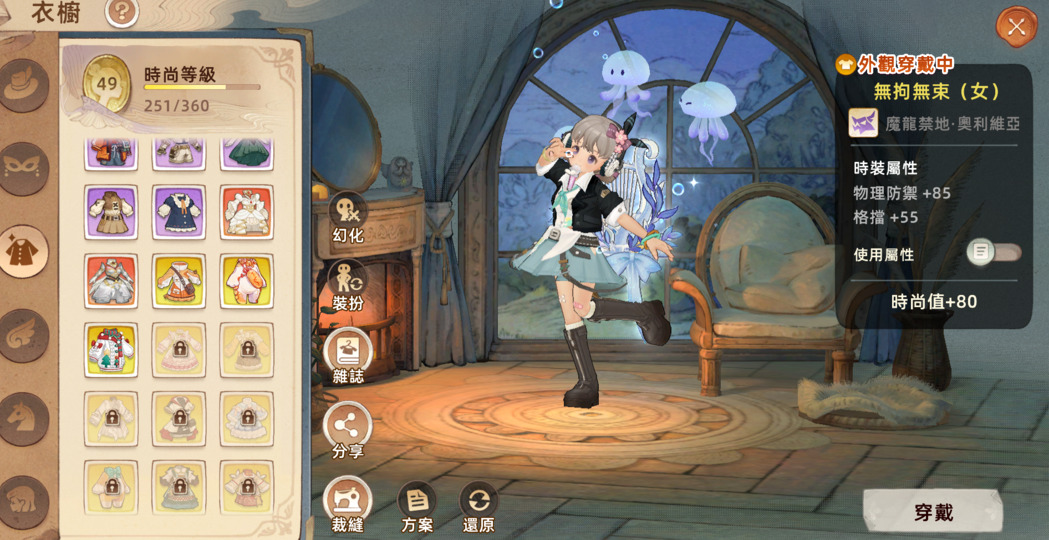Switch to the hat category tab
Image resolution: width=1049 pixels, height=540 pixels.
point(24,86)
